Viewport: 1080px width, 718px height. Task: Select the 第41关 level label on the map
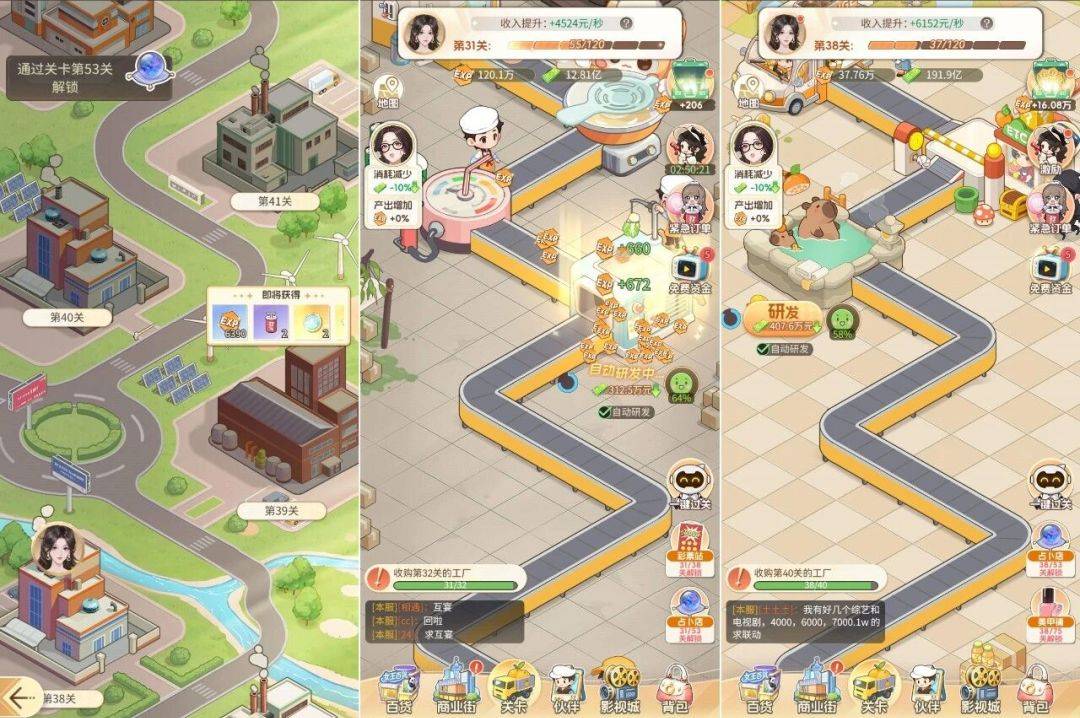(274, 201)
